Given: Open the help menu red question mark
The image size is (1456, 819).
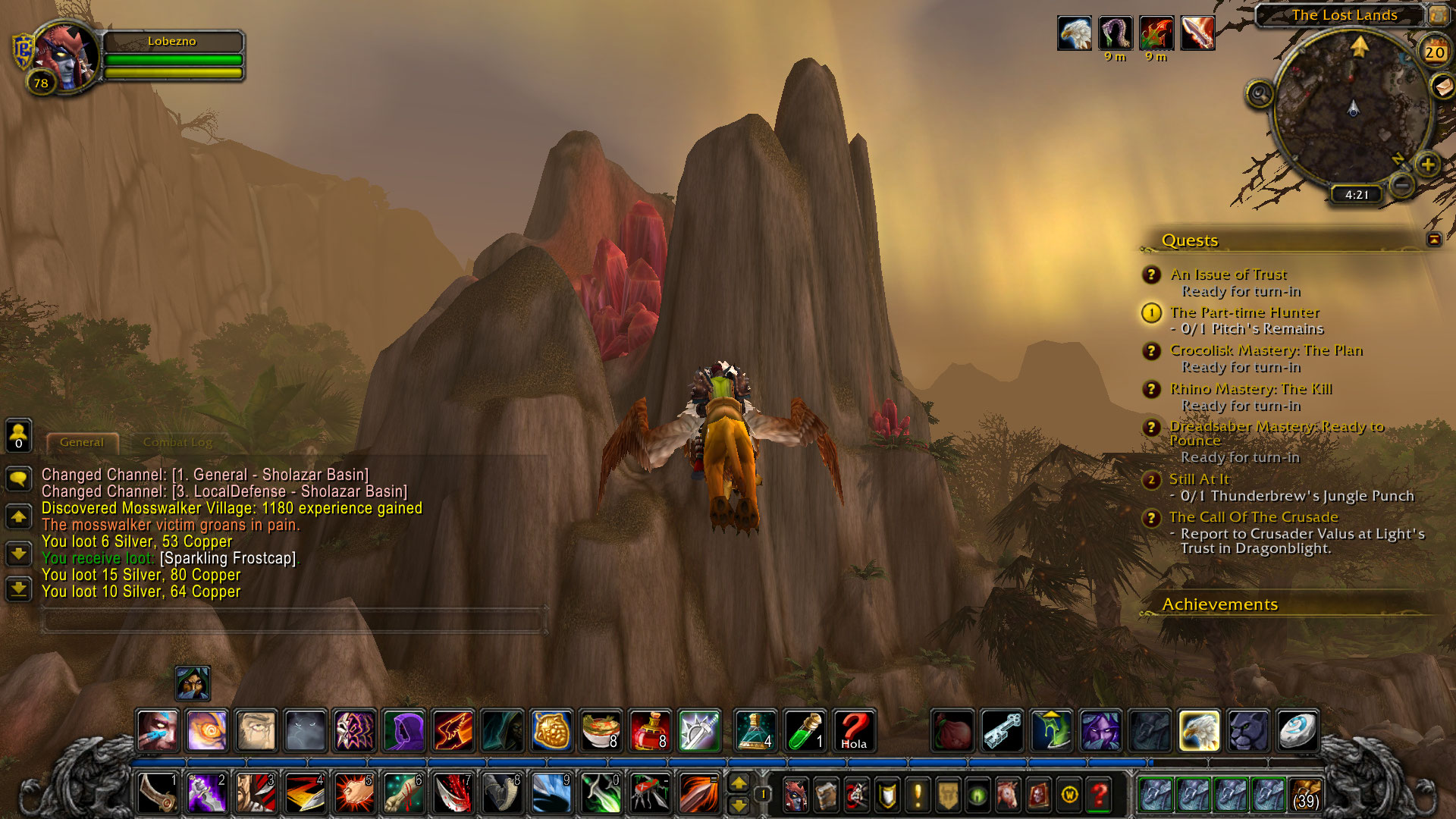Looking at the screenshot, I should (1099, 795).
